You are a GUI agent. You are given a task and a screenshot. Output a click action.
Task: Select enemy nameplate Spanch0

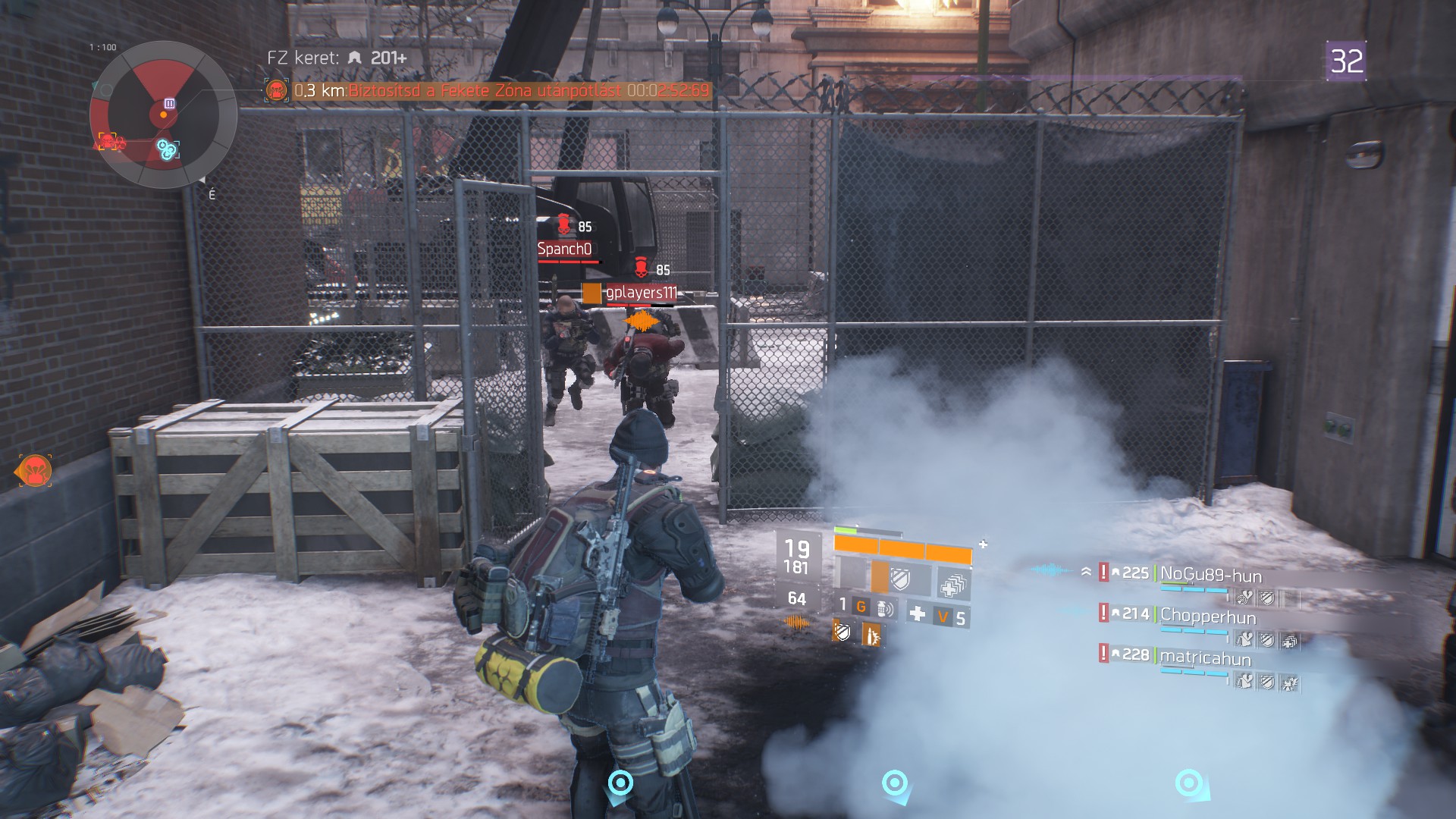pos(564,249)
